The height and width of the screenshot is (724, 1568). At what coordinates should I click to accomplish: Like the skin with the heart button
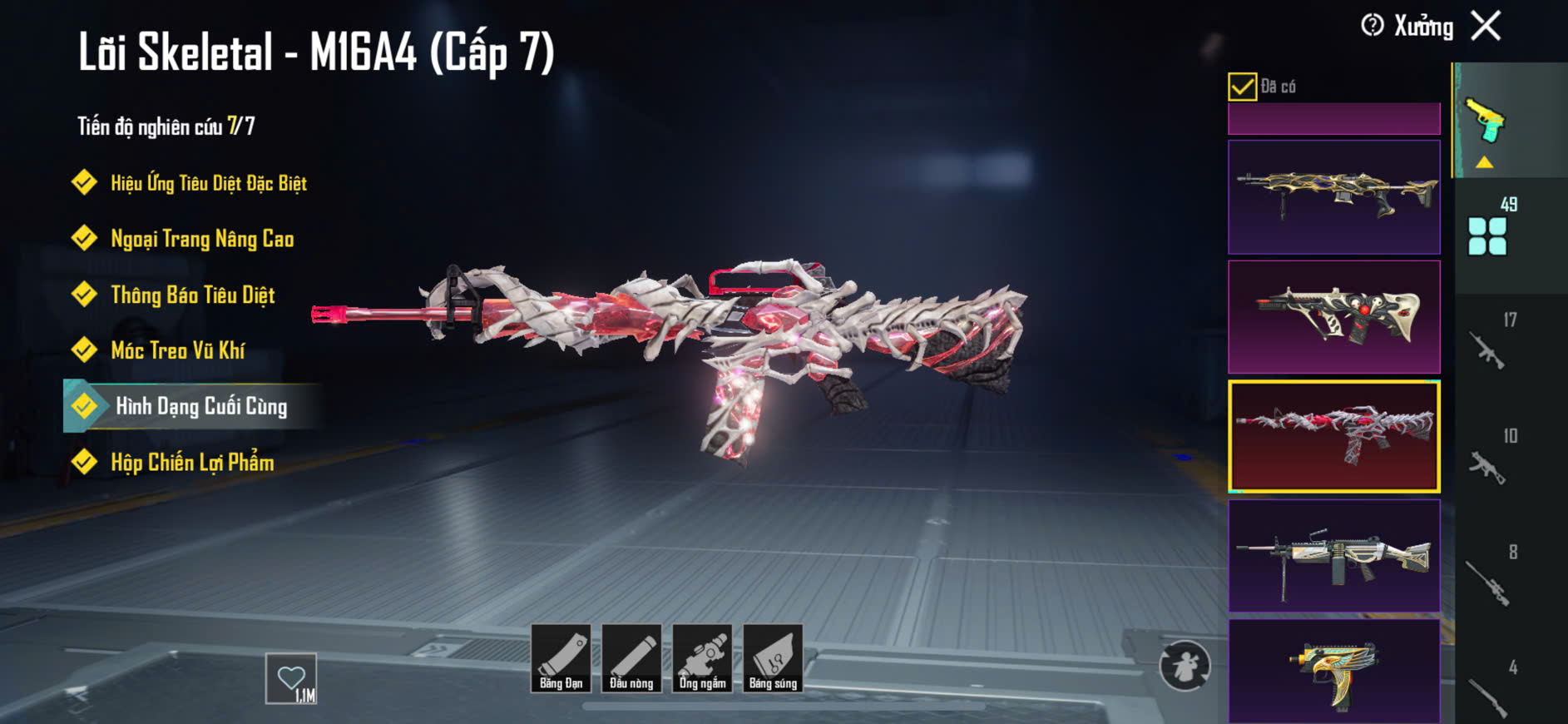(x=291, y=678)
